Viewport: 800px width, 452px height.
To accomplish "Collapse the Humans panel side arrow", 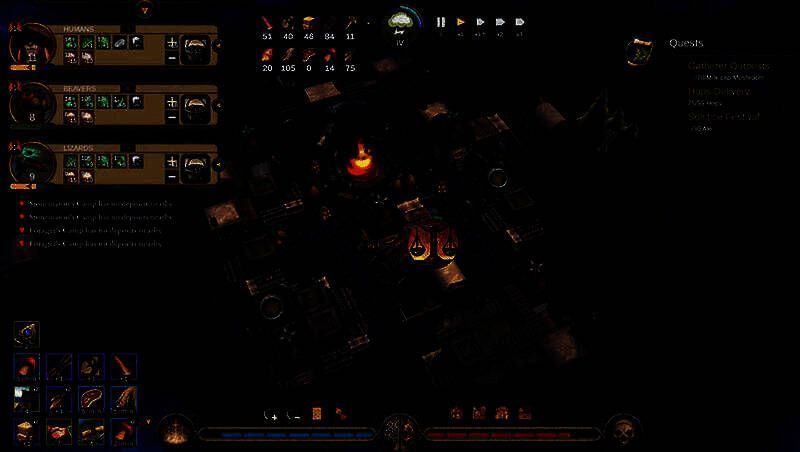I will (x=219, y=46).
